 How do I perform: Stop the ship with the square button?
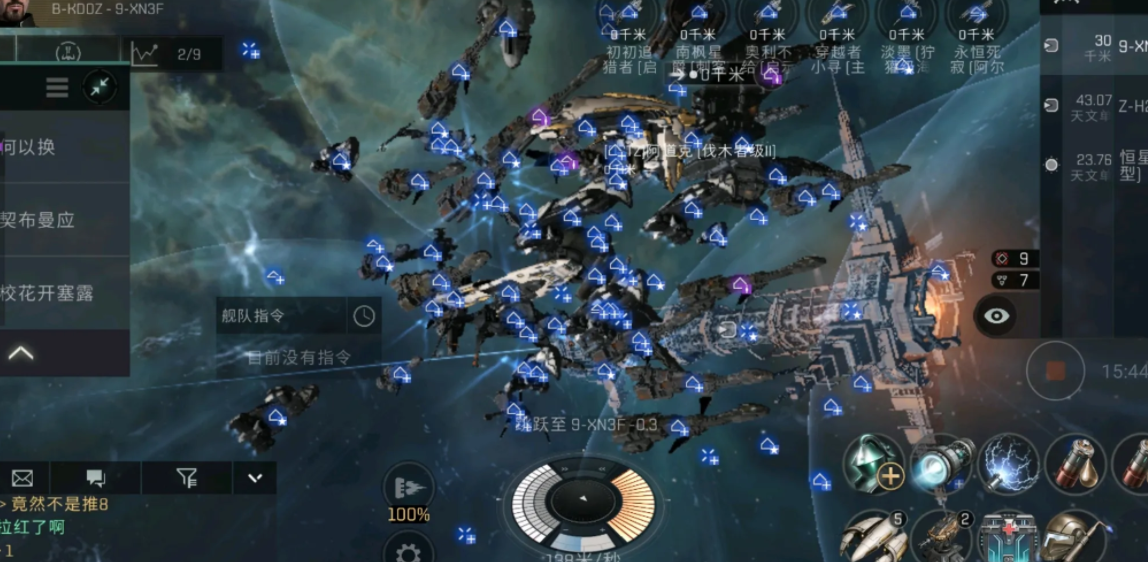[1055, 371]
